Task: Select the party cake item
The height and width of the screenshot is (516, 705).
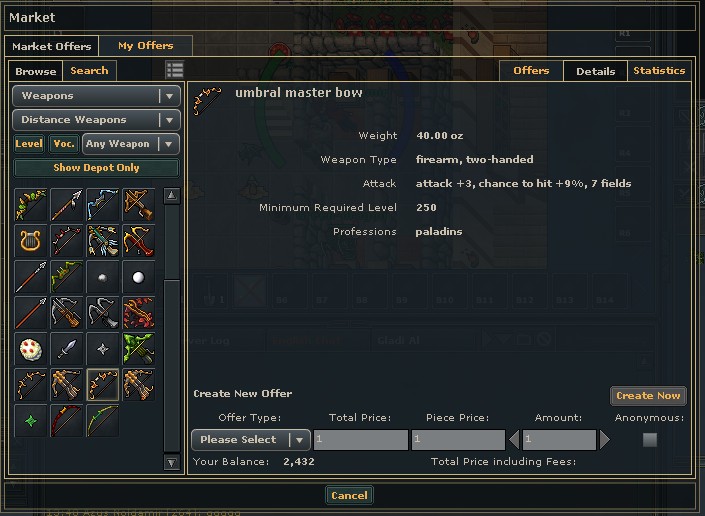Action: pos(30,348)
